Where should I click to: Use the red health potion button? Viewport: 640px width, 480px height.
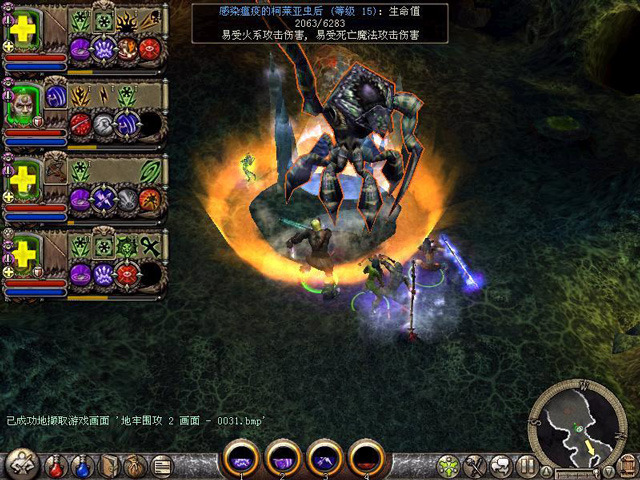58,466
